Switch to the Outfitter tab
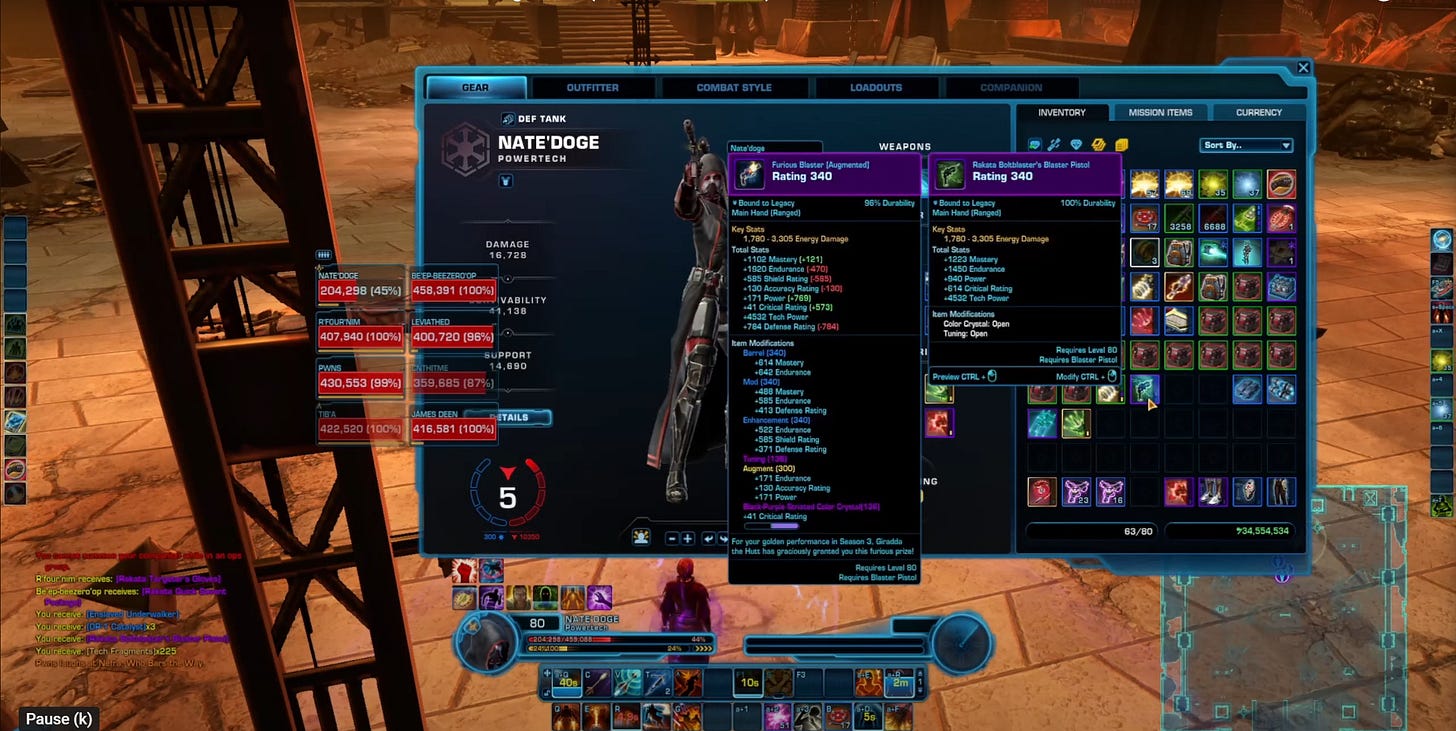 (x=592, y=88)
